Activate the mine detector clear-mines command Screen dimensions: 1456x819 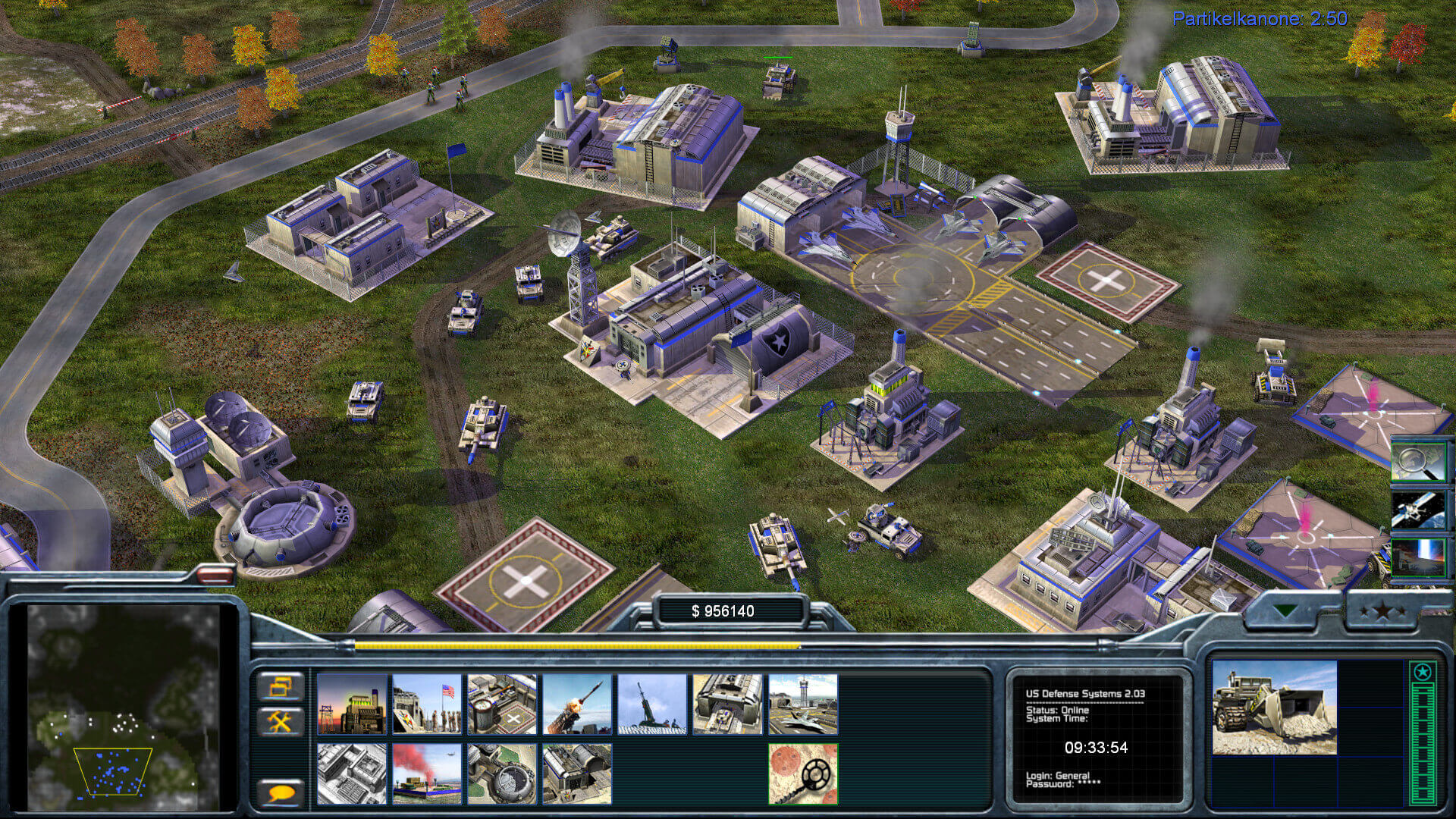802,773
